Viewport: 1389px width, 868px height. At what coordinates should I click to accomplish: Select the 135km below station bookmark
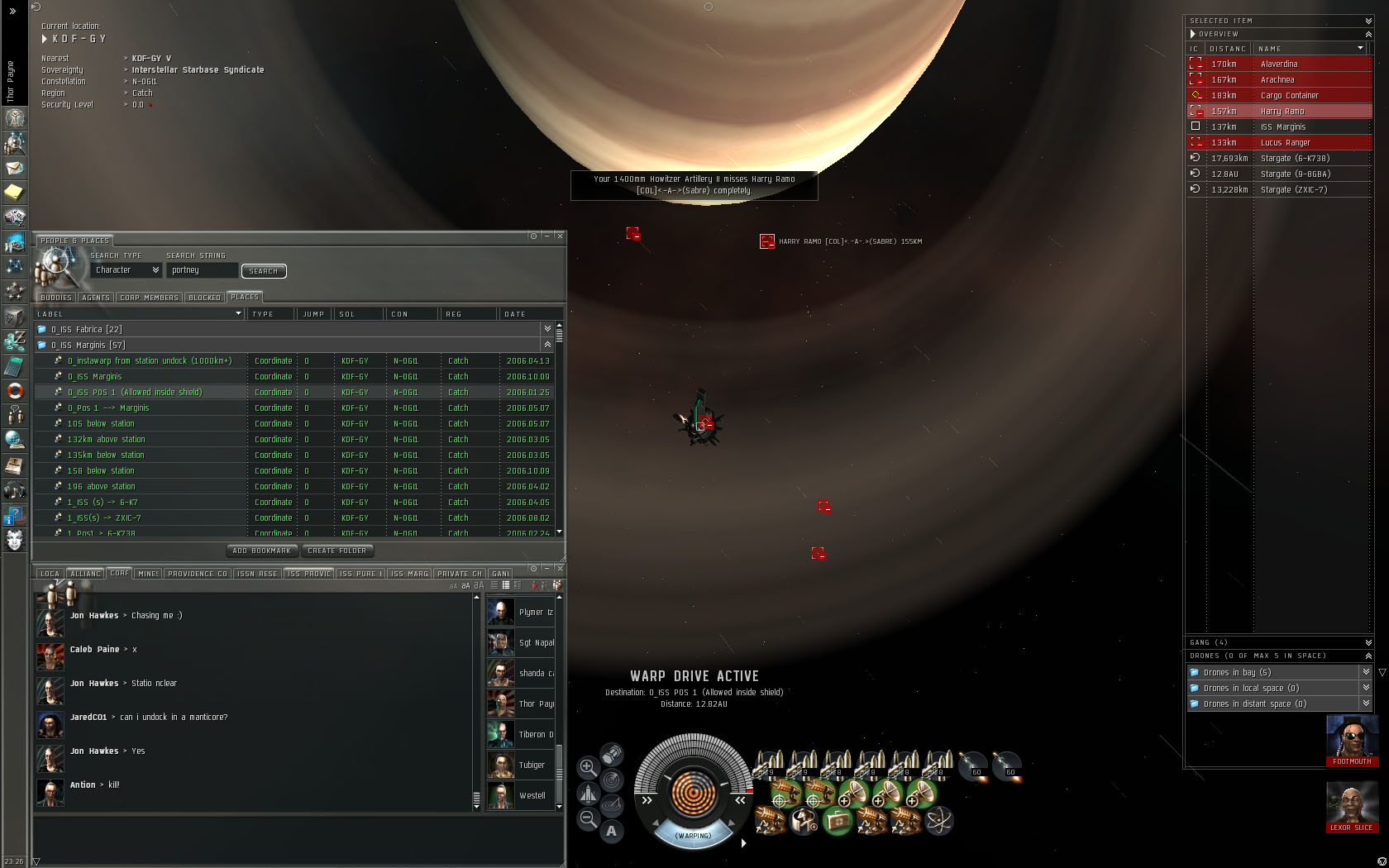[106, 455]
